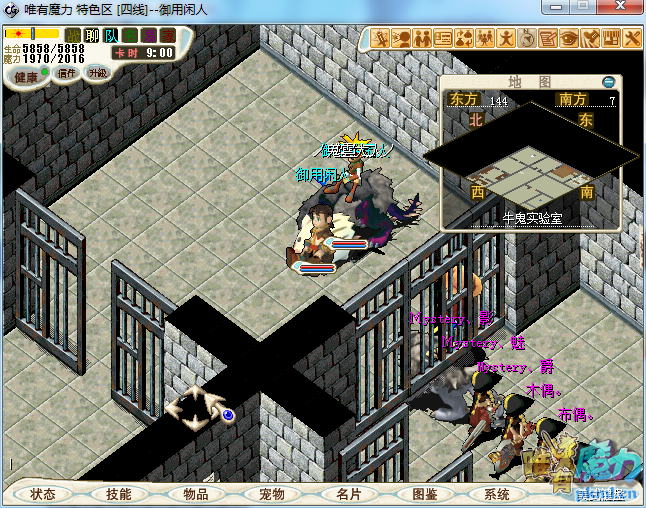Screen dimensions: 646x508
Task: Open the crossed tools icon in toolbar
Action: [631, 39]
